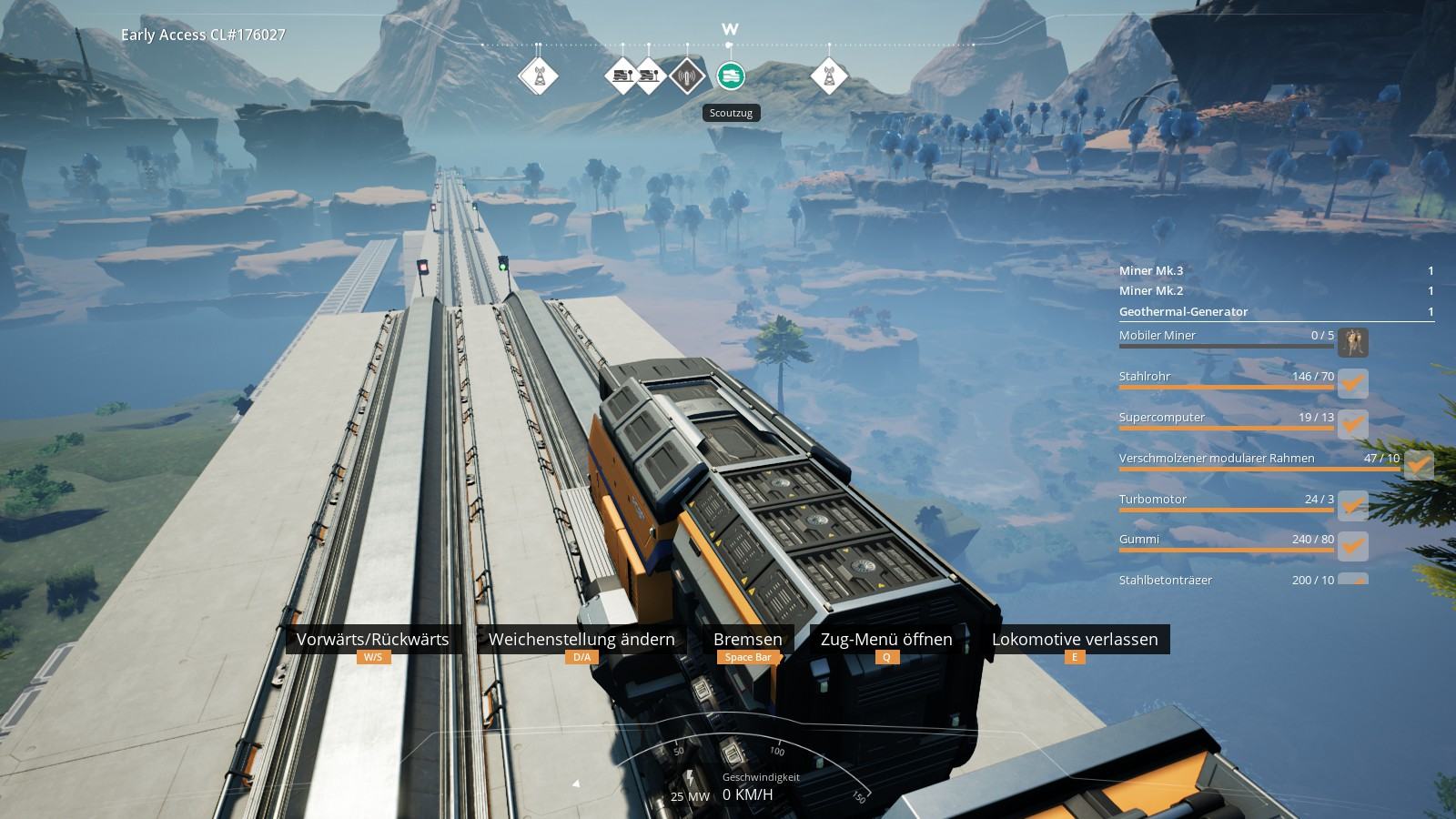Screen dimensions: 1456x819
Task: Click the Turbomotor requirement checkmark
Action: point(1353,506)
